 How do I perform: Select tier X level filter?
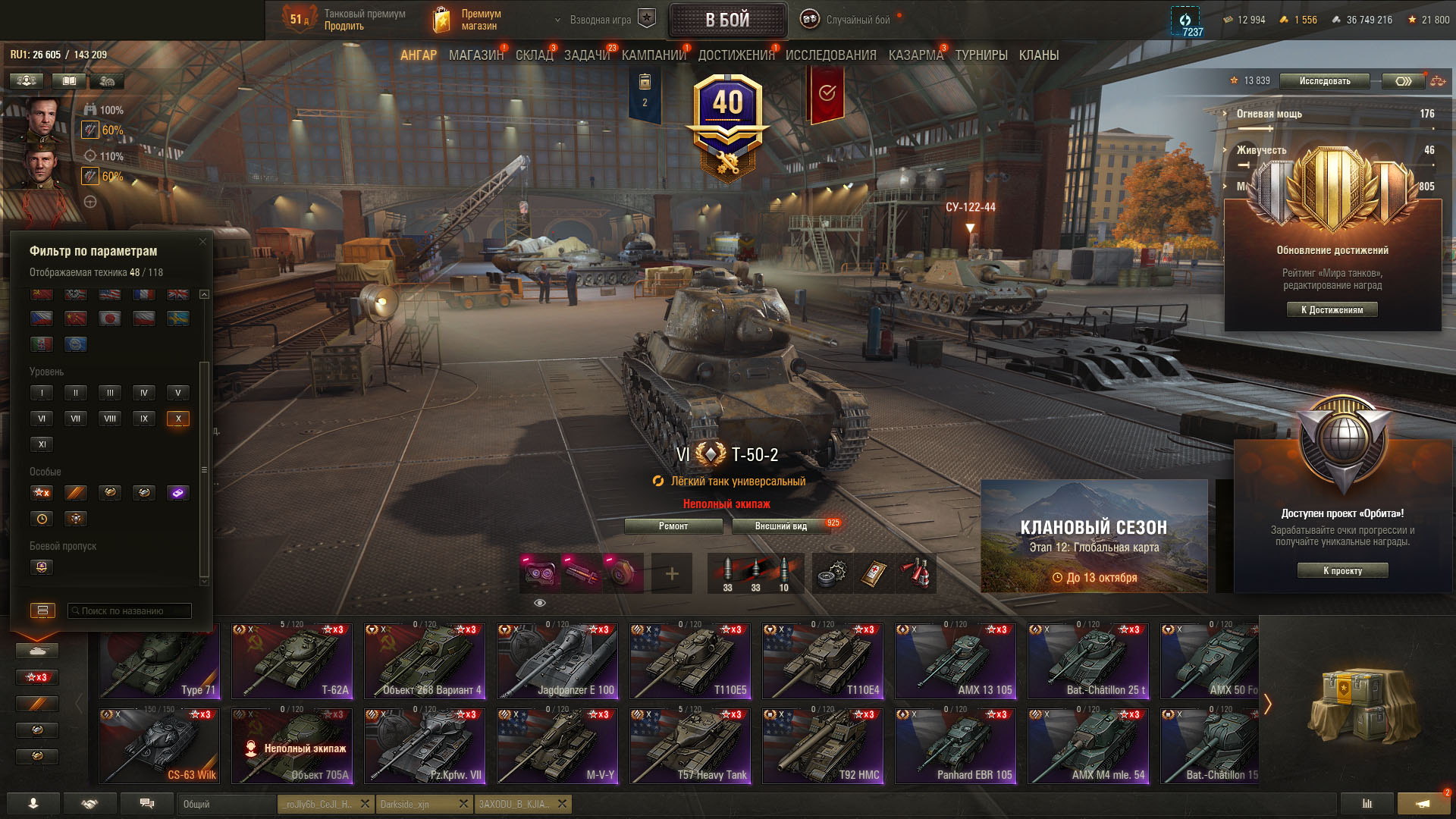[178, 419]
